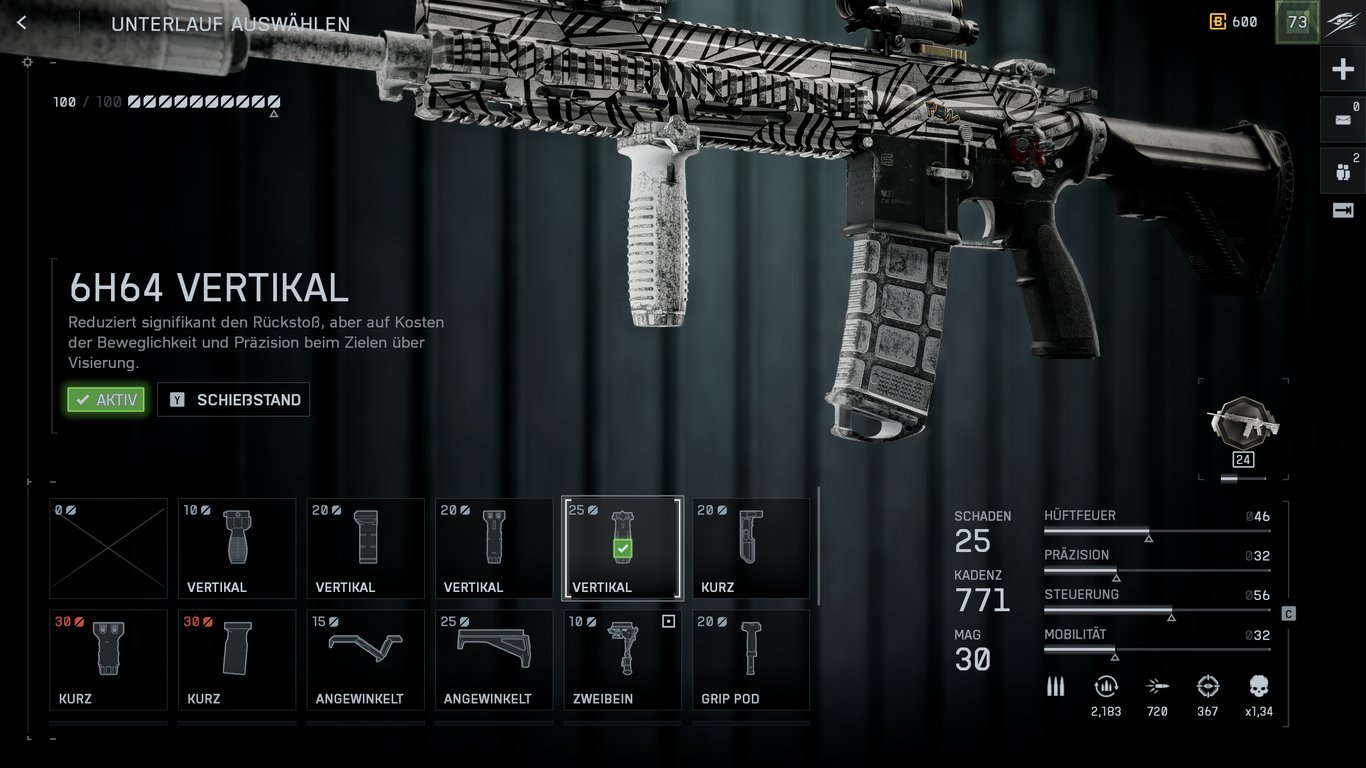Go back with the left arrow at top
Screen dimensions: 1366x768
(x=21, y=21)
